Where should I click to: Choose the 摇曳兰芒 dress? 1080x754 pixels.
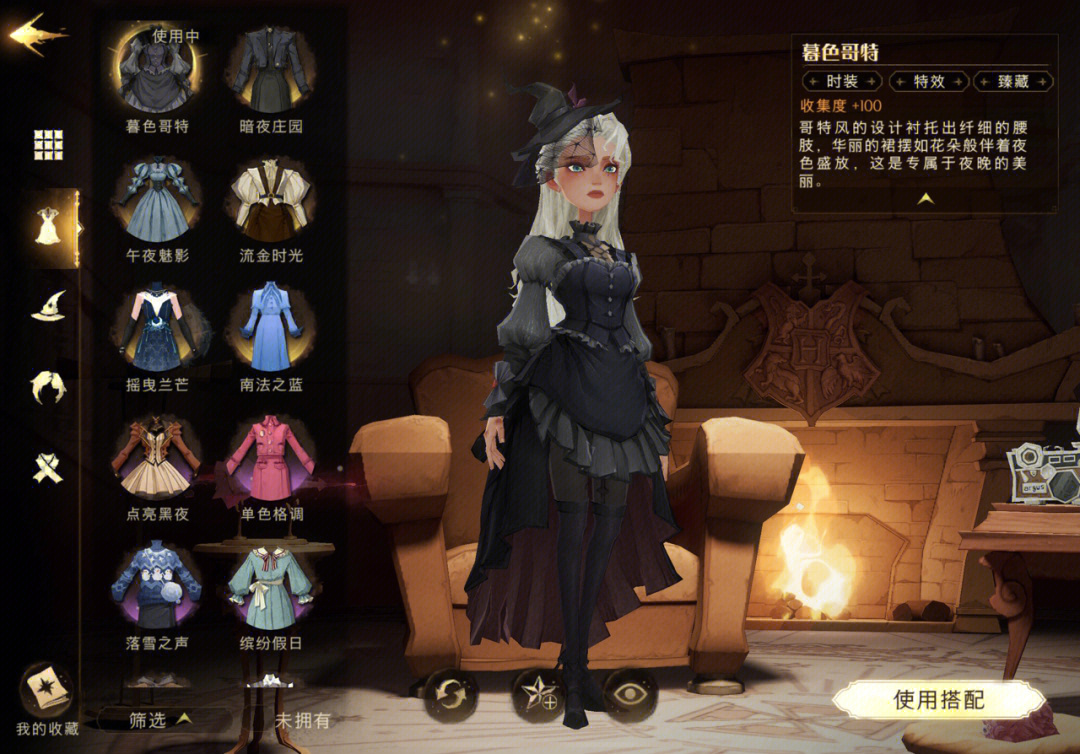click(x=157, y=330)
